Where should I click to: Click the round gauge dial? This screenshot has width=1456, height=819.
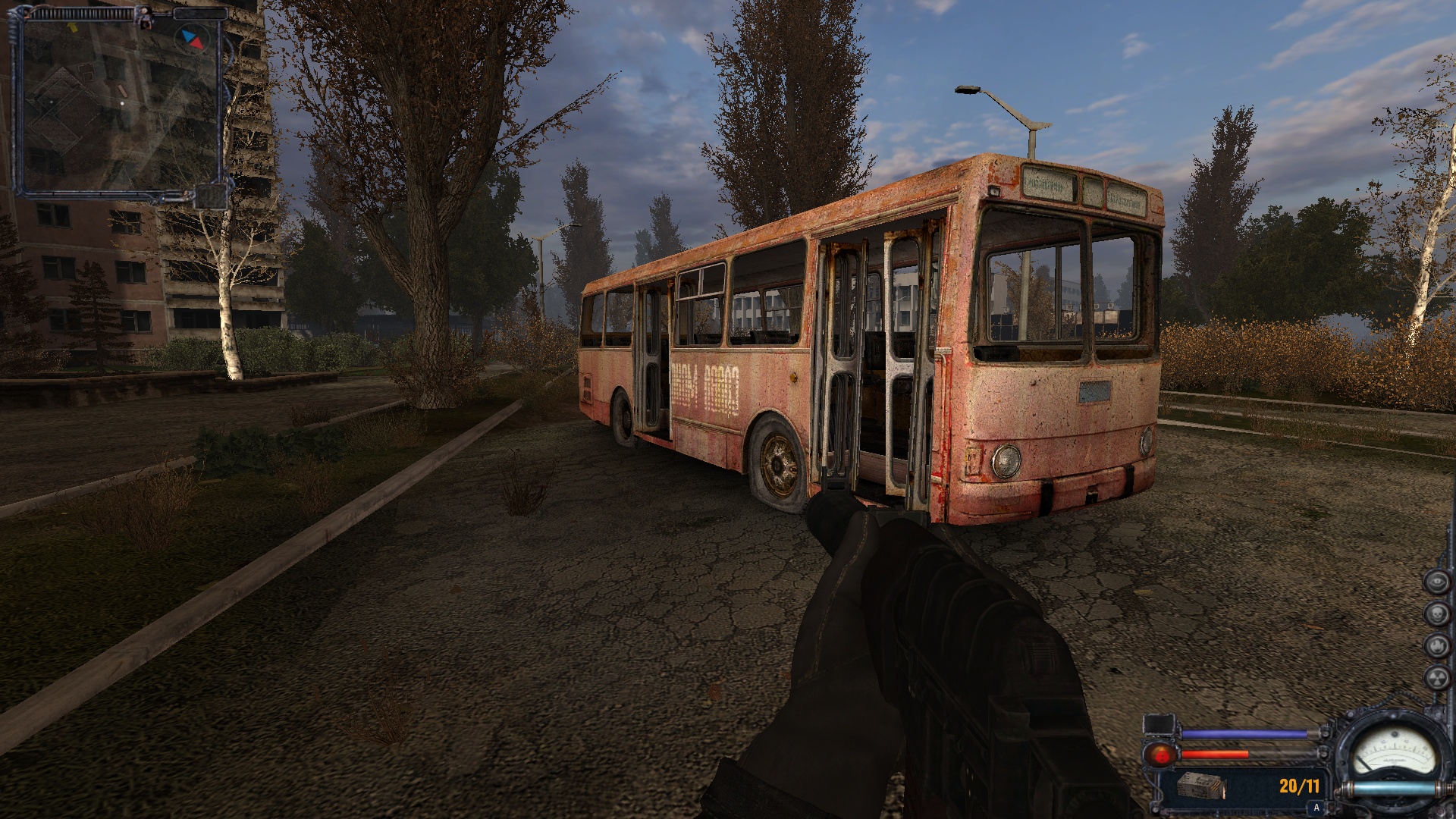[x=1393, y=753]
